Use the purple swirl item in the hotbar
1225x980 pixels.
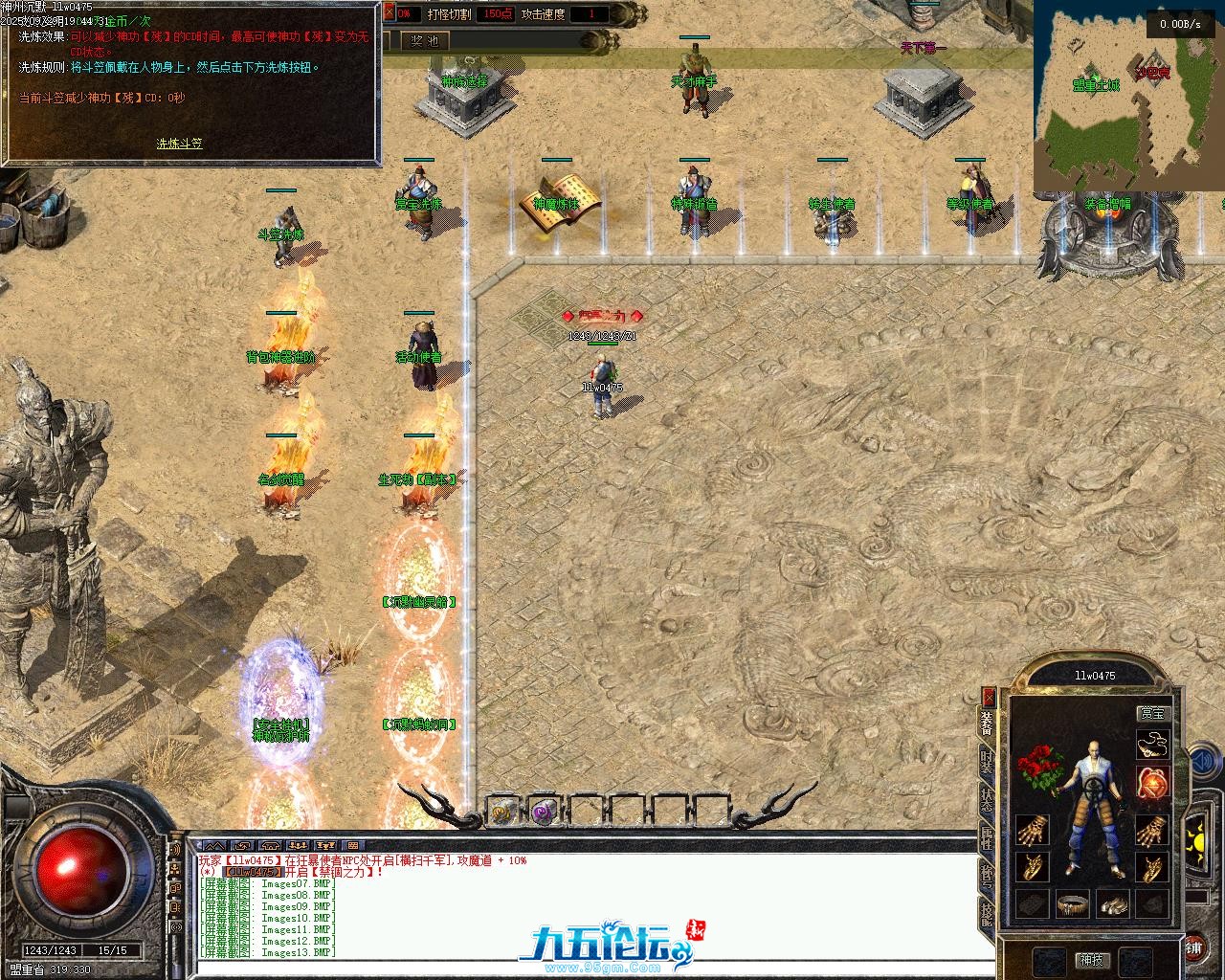pyautogui.click(x=544, y=812)
